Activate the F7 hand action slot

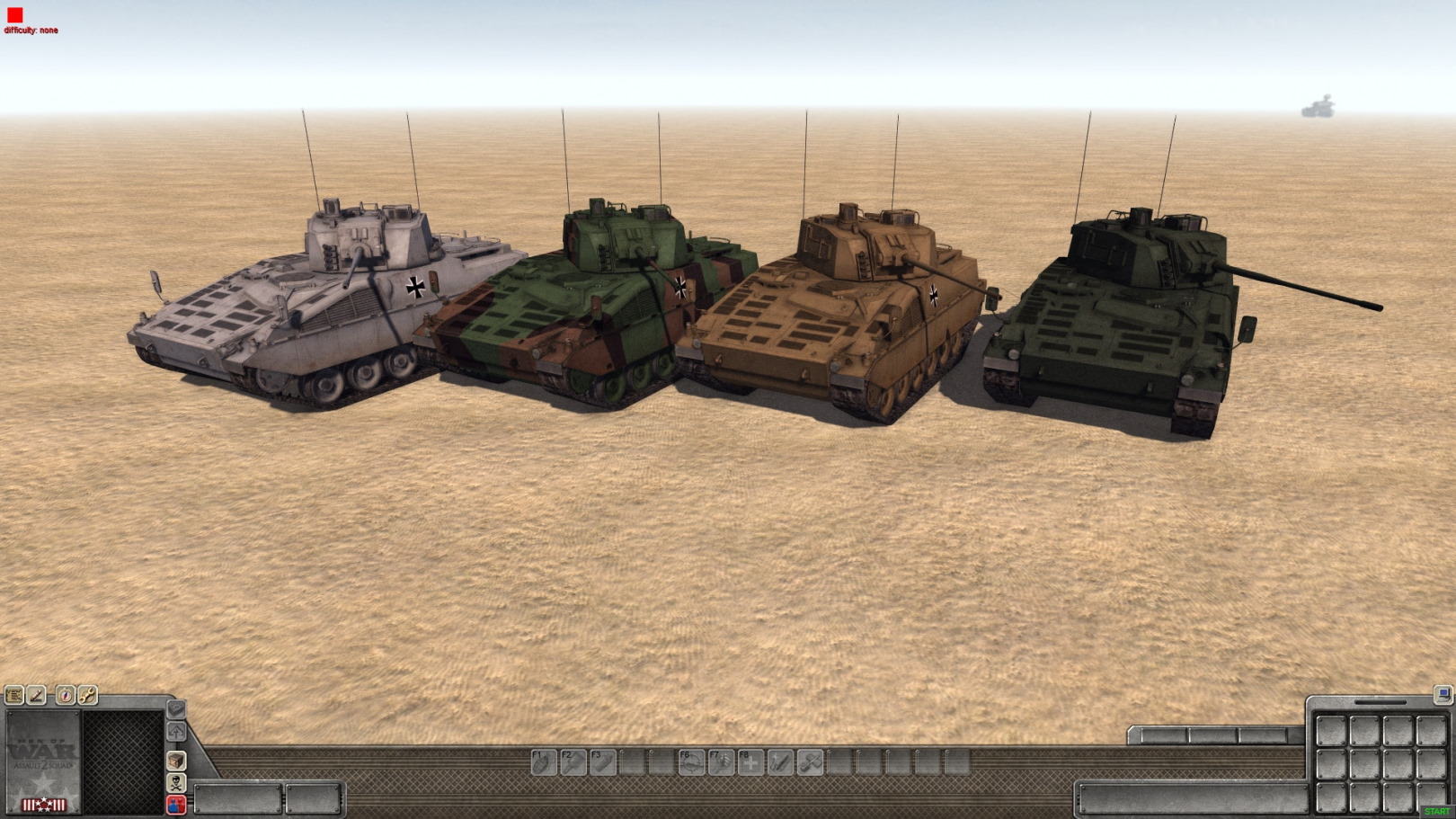pos(721,762)
